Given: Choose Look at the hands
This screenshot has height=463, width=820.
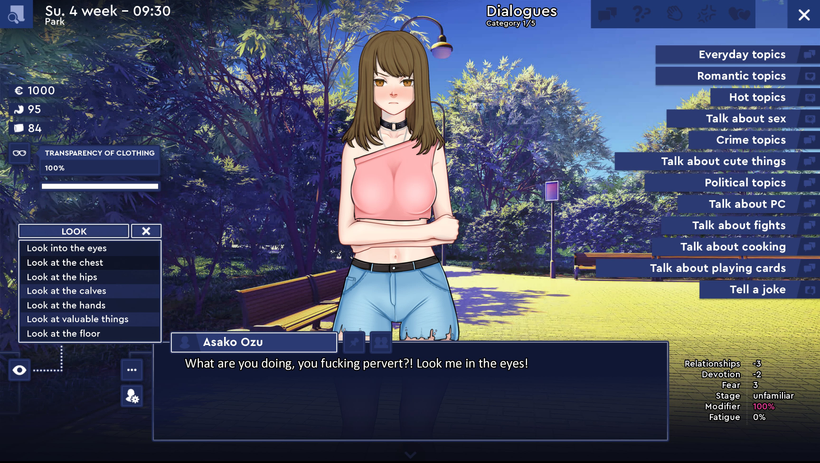Looking at the screenshot, I should (x=66, y=305).
